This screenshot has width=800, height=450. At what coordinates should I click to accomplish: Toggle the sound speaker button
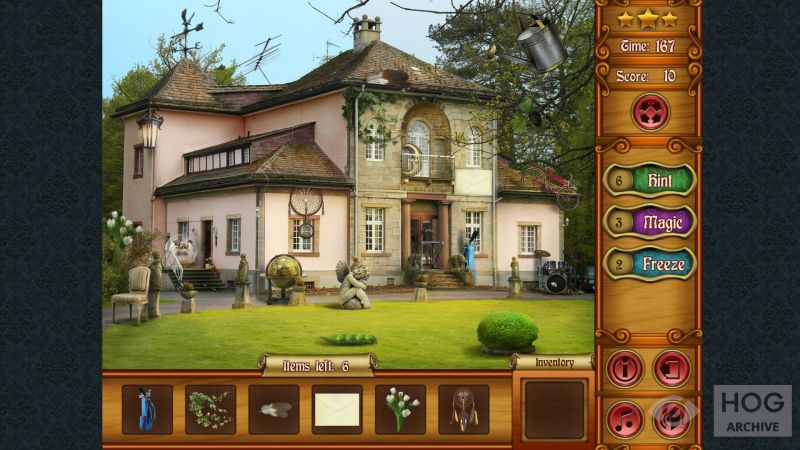672,418
